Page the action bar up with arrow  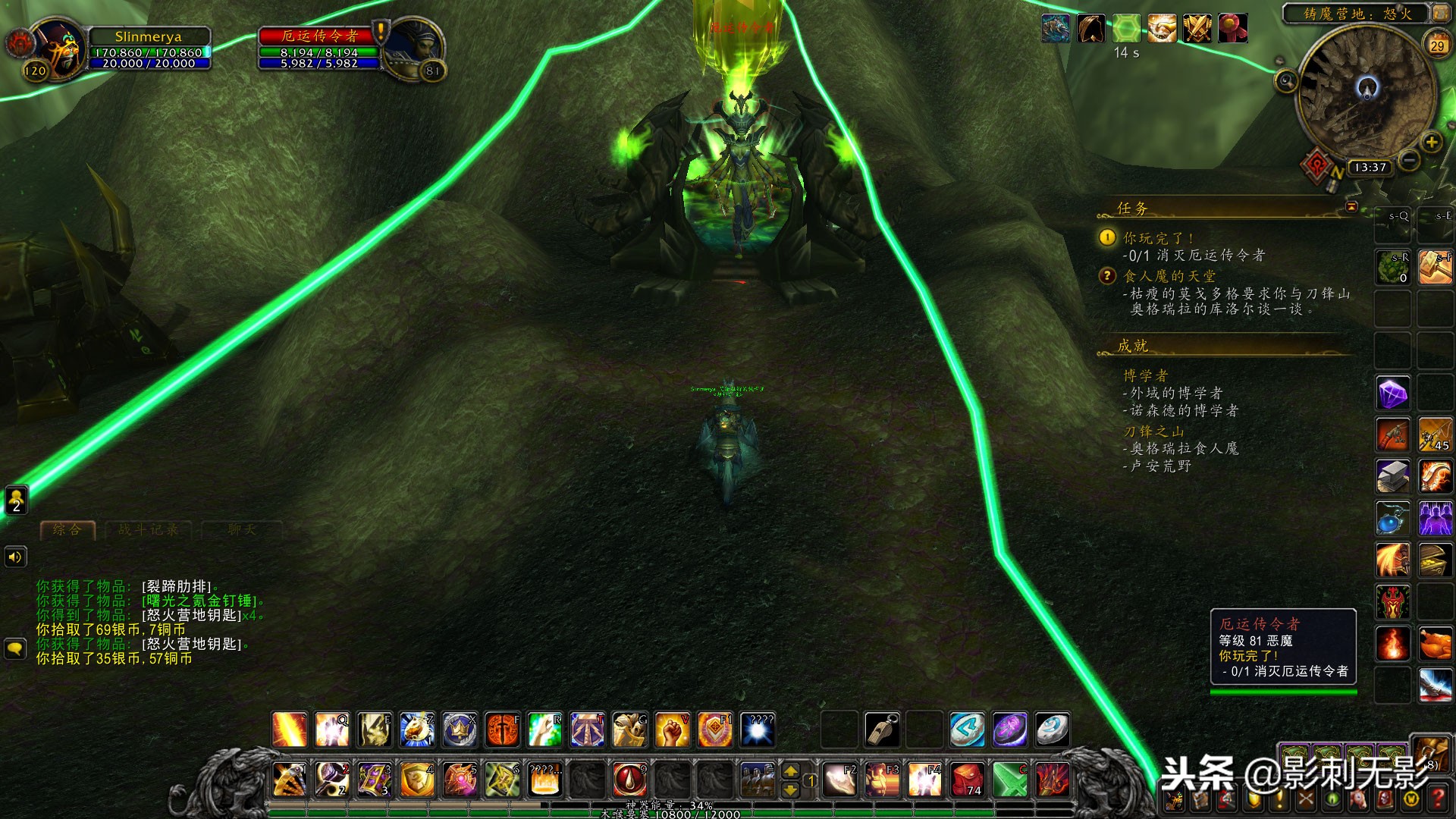click(790, 770)
